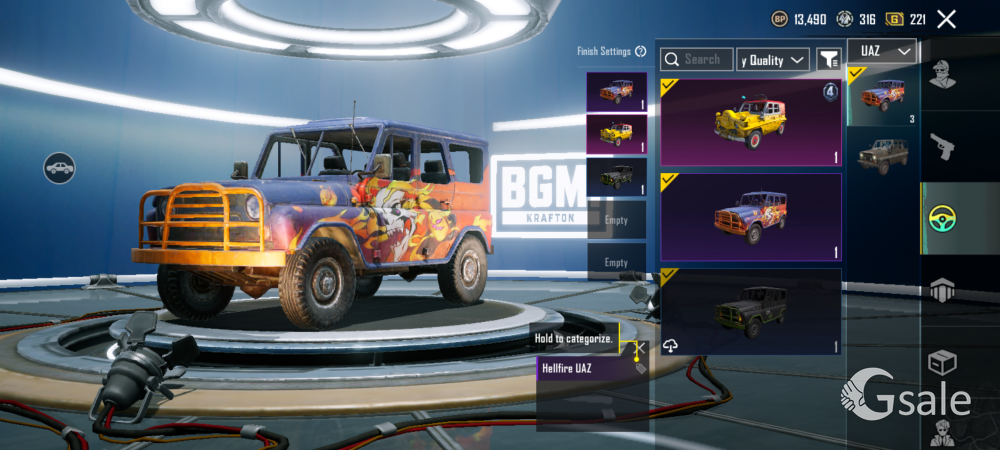Toggle the car view icon

60,167
